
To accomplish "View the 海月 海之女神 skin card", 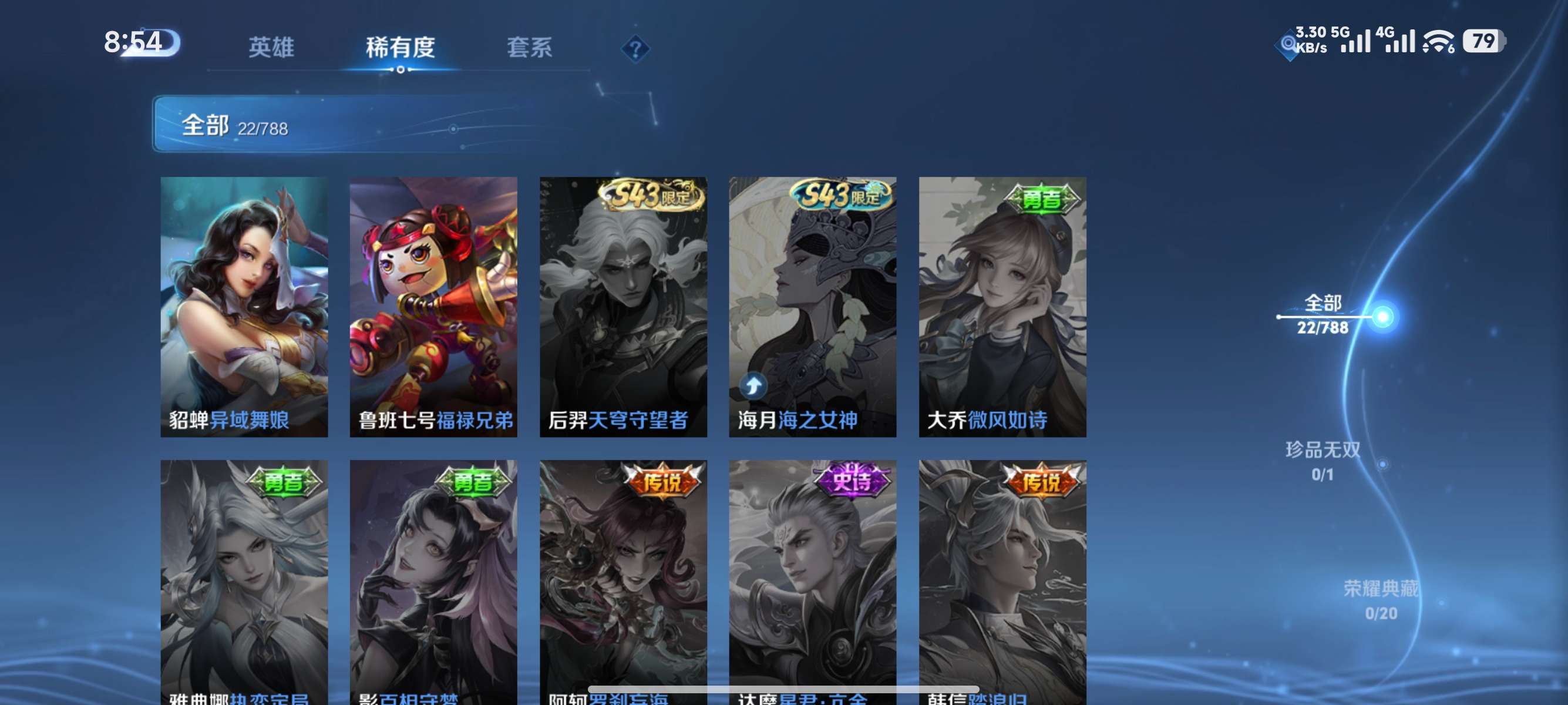I will (813, 306).
